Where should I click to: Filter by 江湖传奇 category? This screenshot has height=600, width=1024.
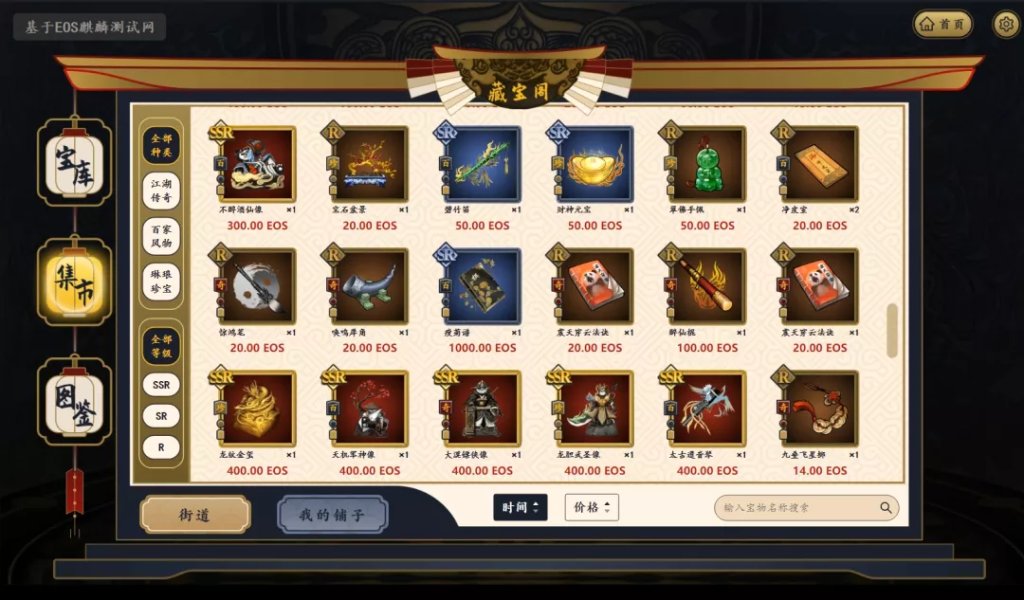pos(161,192)
